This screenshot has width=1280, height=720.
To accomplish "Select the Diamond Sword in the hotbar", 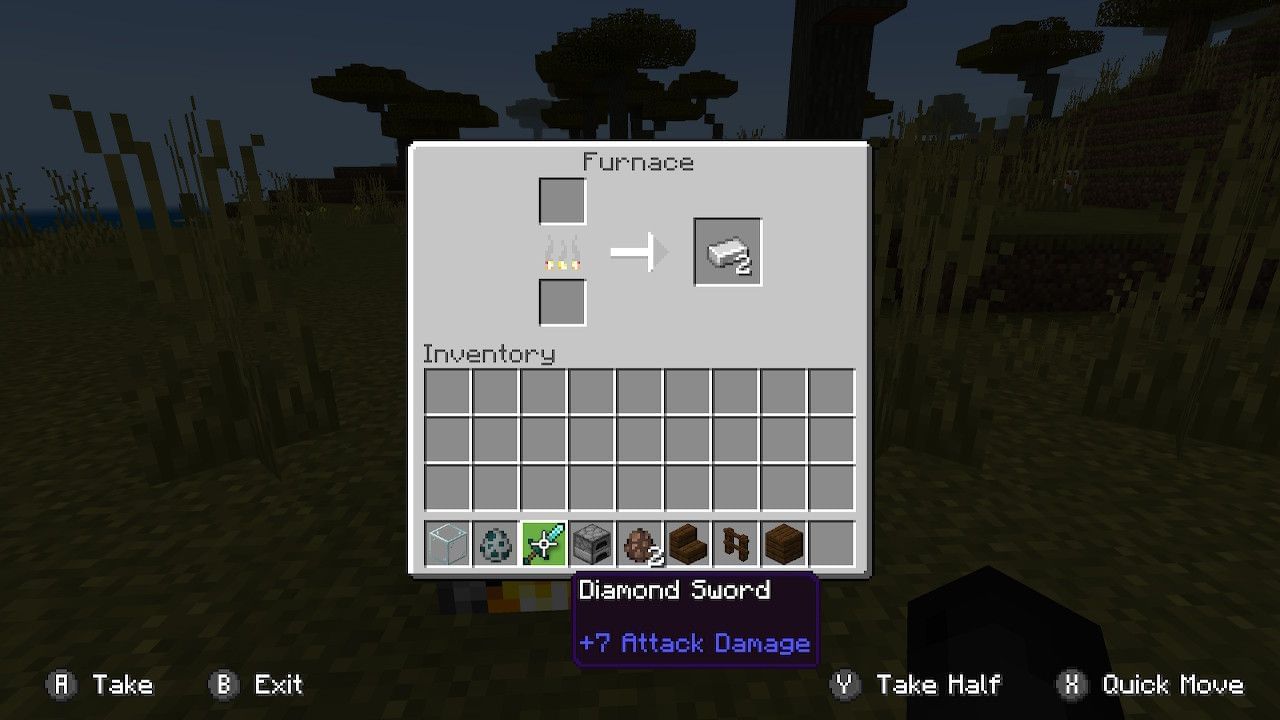I will [x=543, y=543].
